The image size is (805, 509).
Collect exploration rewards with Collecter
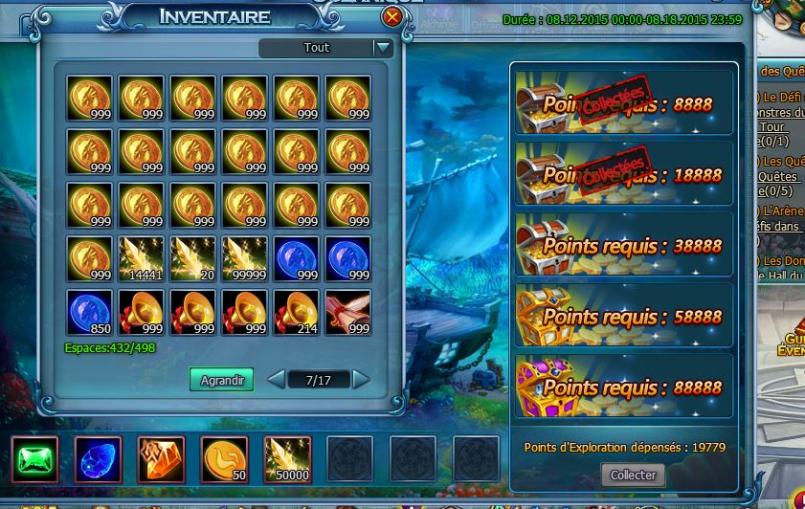[633, 475]
